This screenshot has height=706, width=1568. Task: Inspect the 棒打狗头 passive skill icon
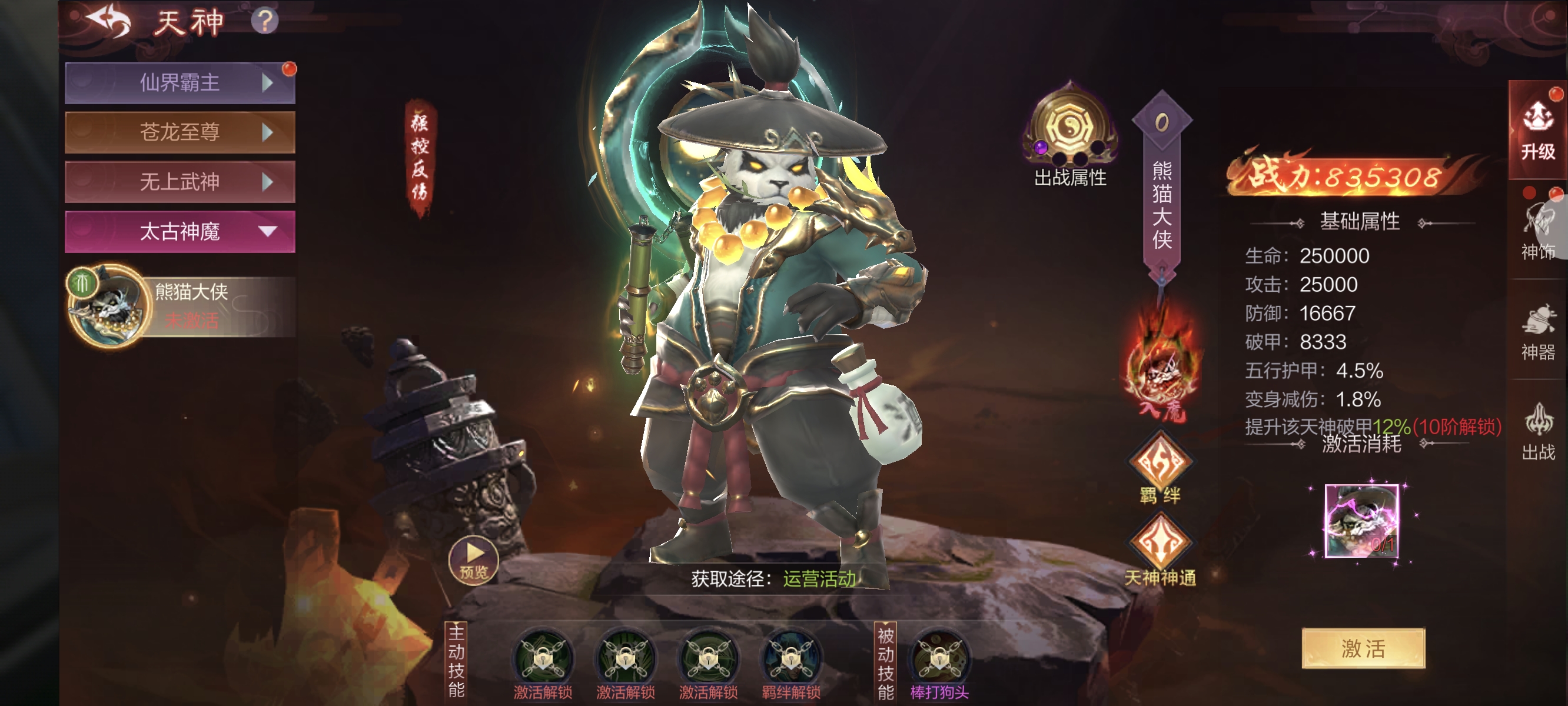click(x=939, y=658)
